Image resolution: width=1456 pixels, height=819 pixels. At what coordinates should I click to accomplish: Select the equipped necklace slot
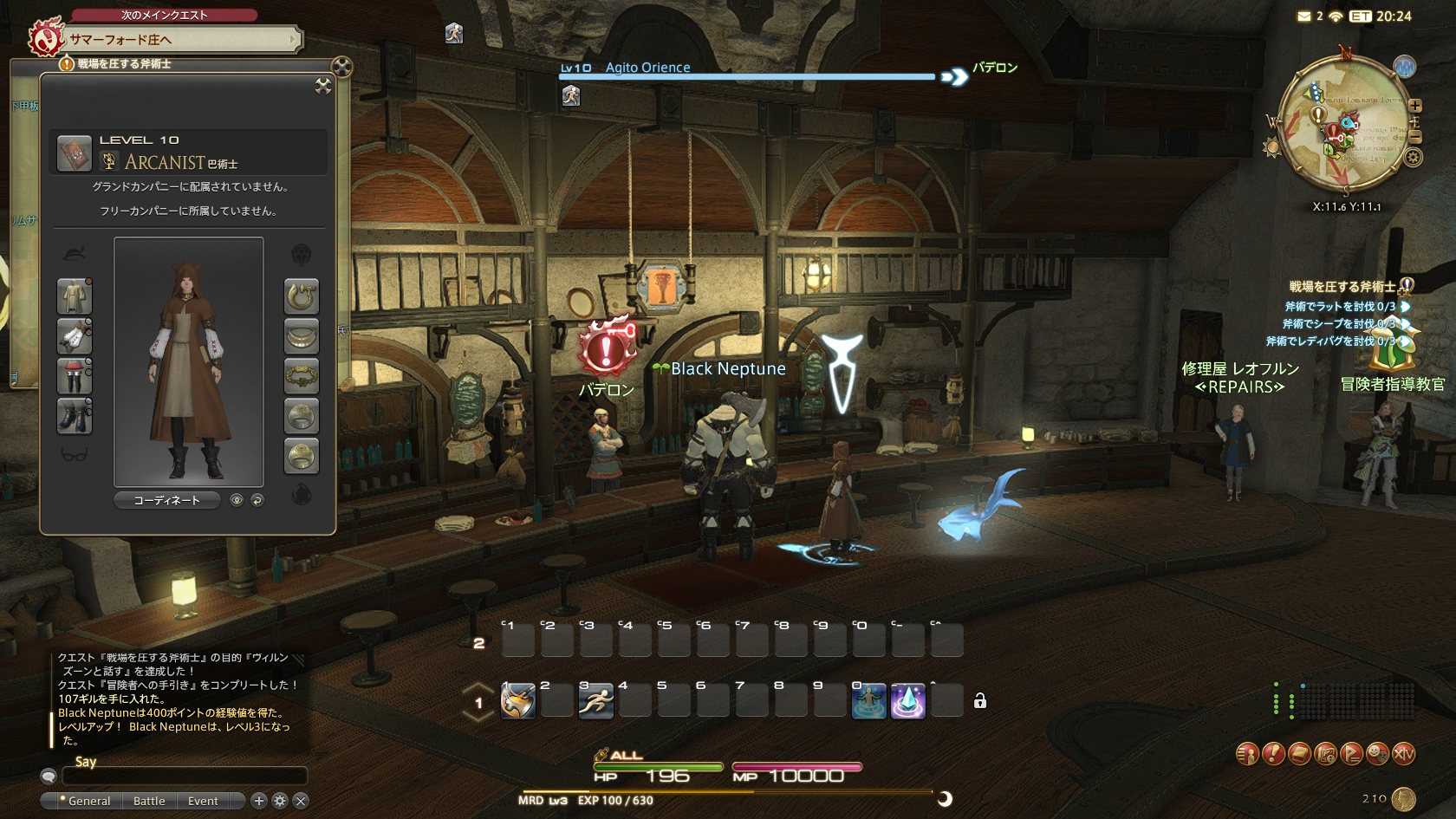click(x=302, y=336)
